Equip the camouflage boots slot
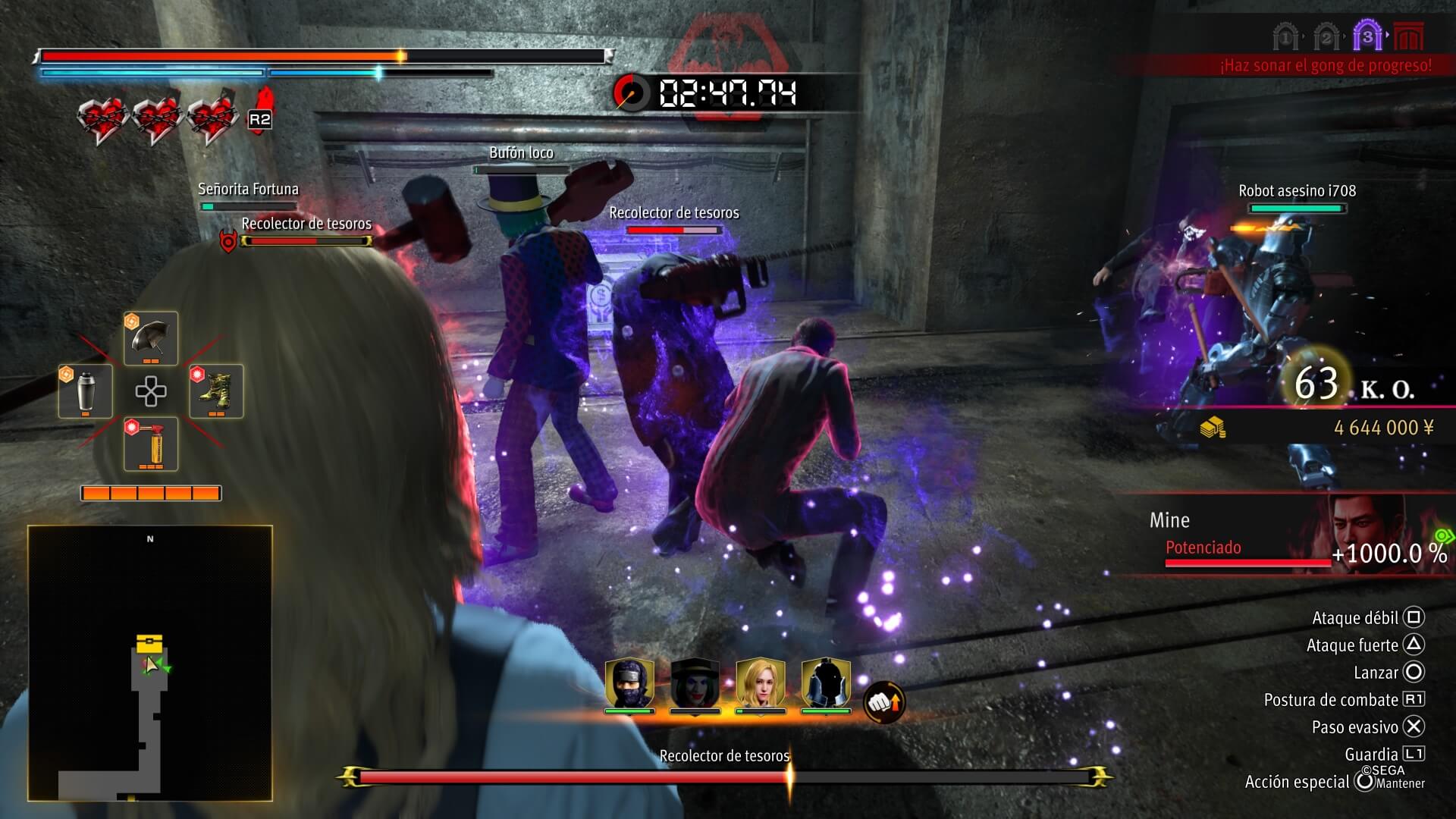 (x=216, y=391)
